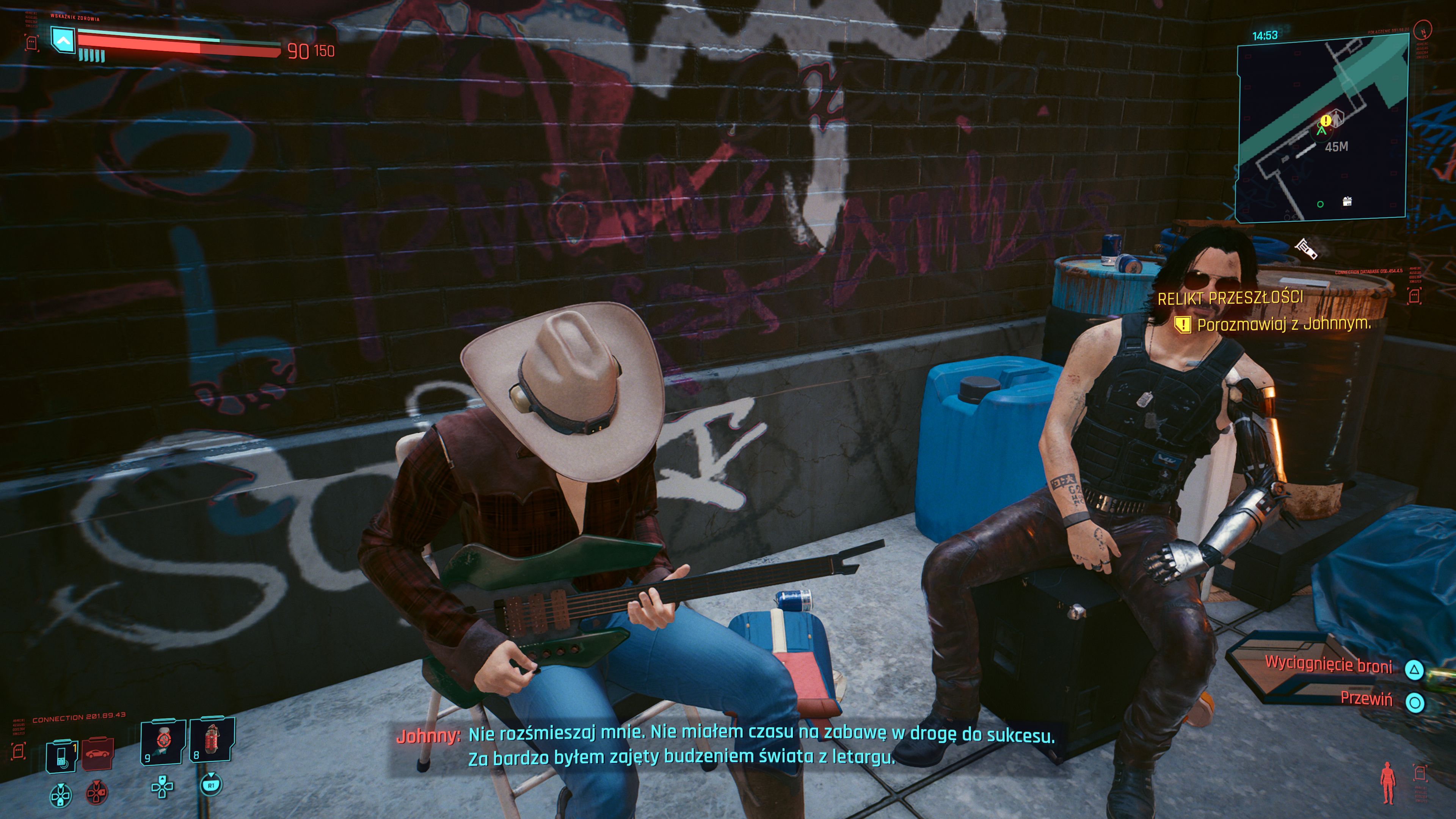Select the red vehicle call slot

98,754
